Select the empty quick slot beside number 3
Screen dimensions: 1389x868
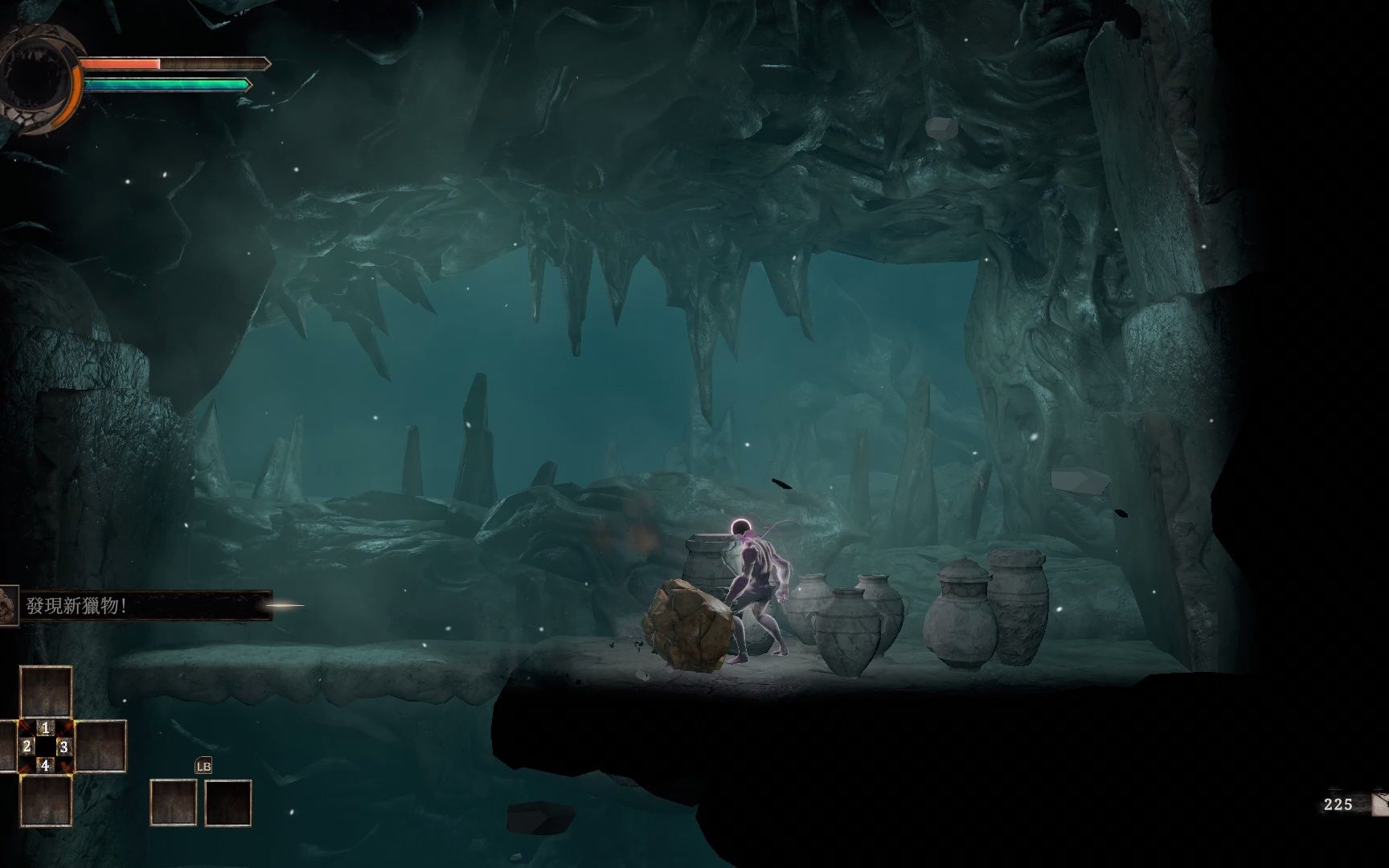pos(100,746)
